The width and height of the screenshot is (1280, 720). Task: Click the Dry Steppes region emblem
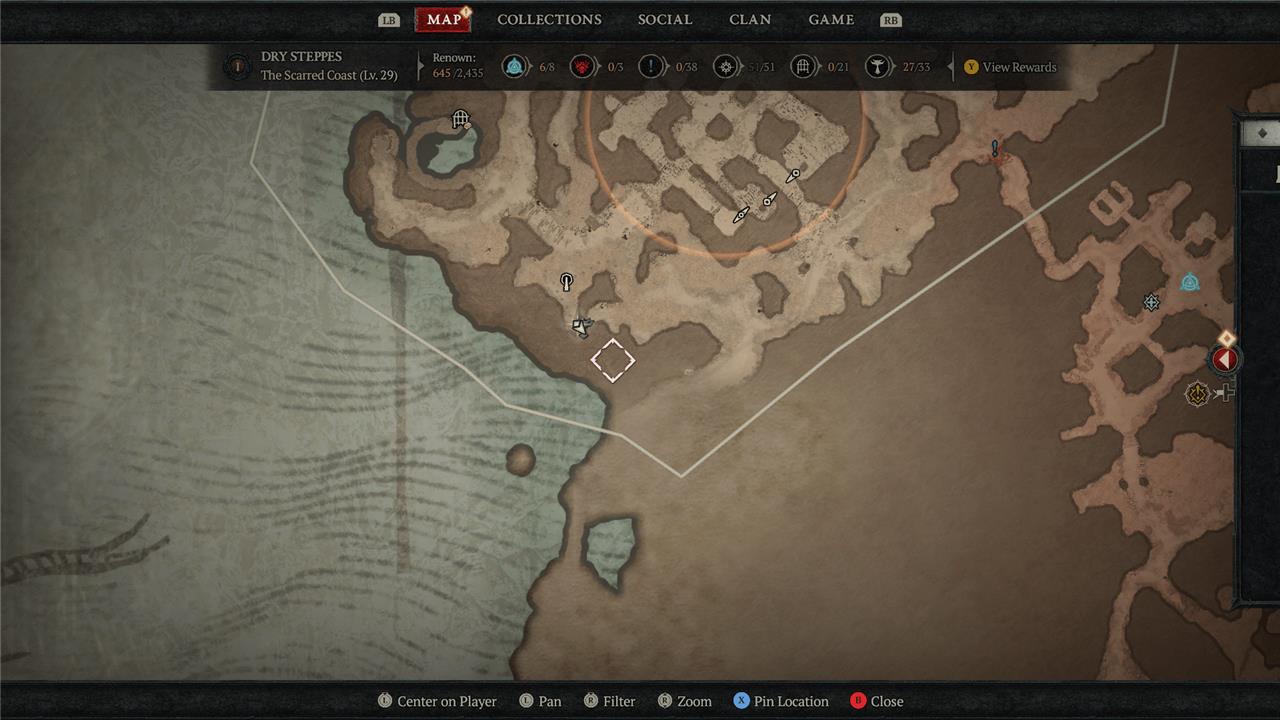[x=237, y=67]
